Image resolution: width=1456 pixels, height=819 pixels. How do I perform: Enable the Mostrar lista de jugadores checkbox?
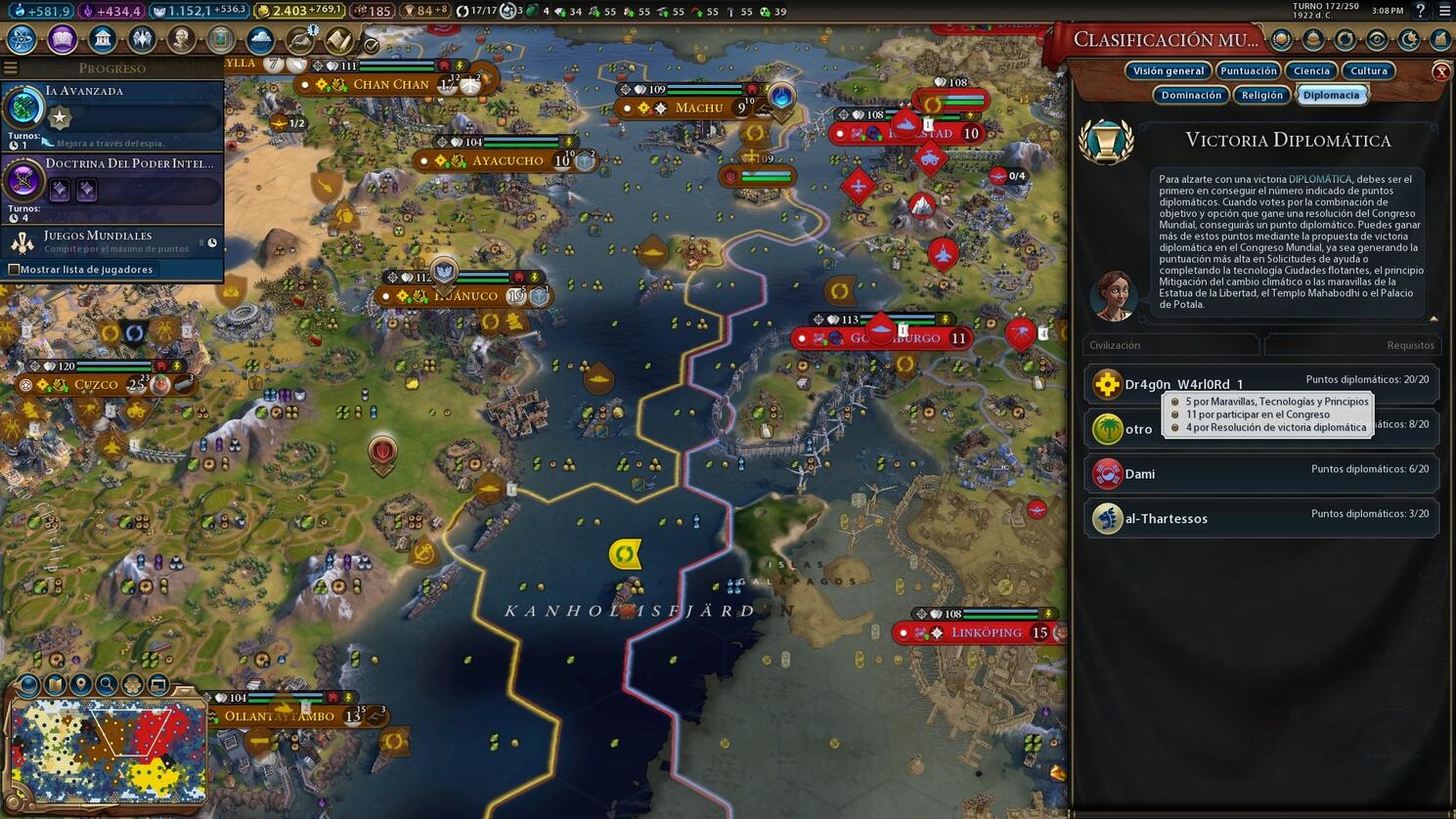[15, 269]
